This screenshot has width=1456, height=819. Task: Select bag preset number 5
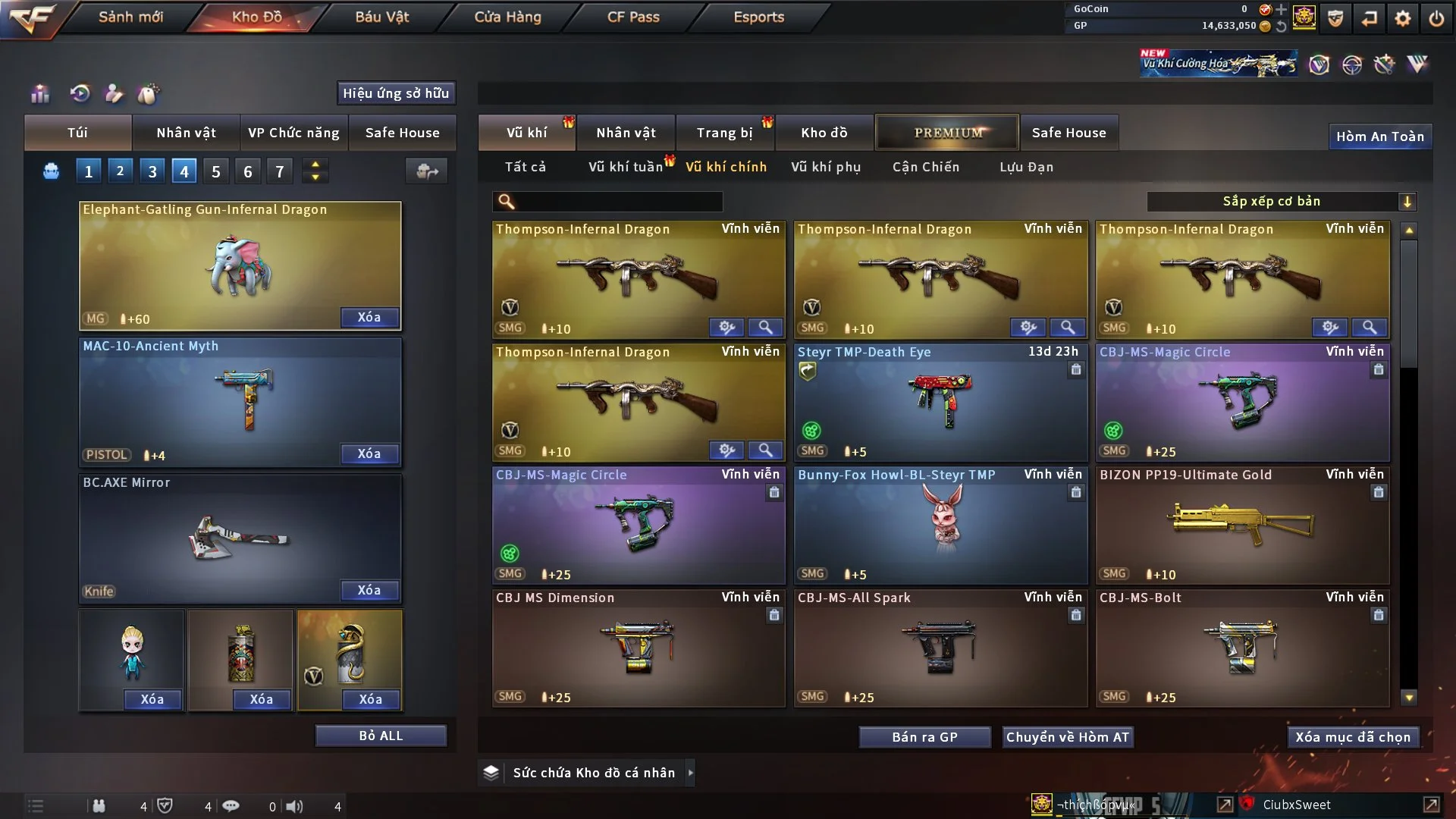216,171
